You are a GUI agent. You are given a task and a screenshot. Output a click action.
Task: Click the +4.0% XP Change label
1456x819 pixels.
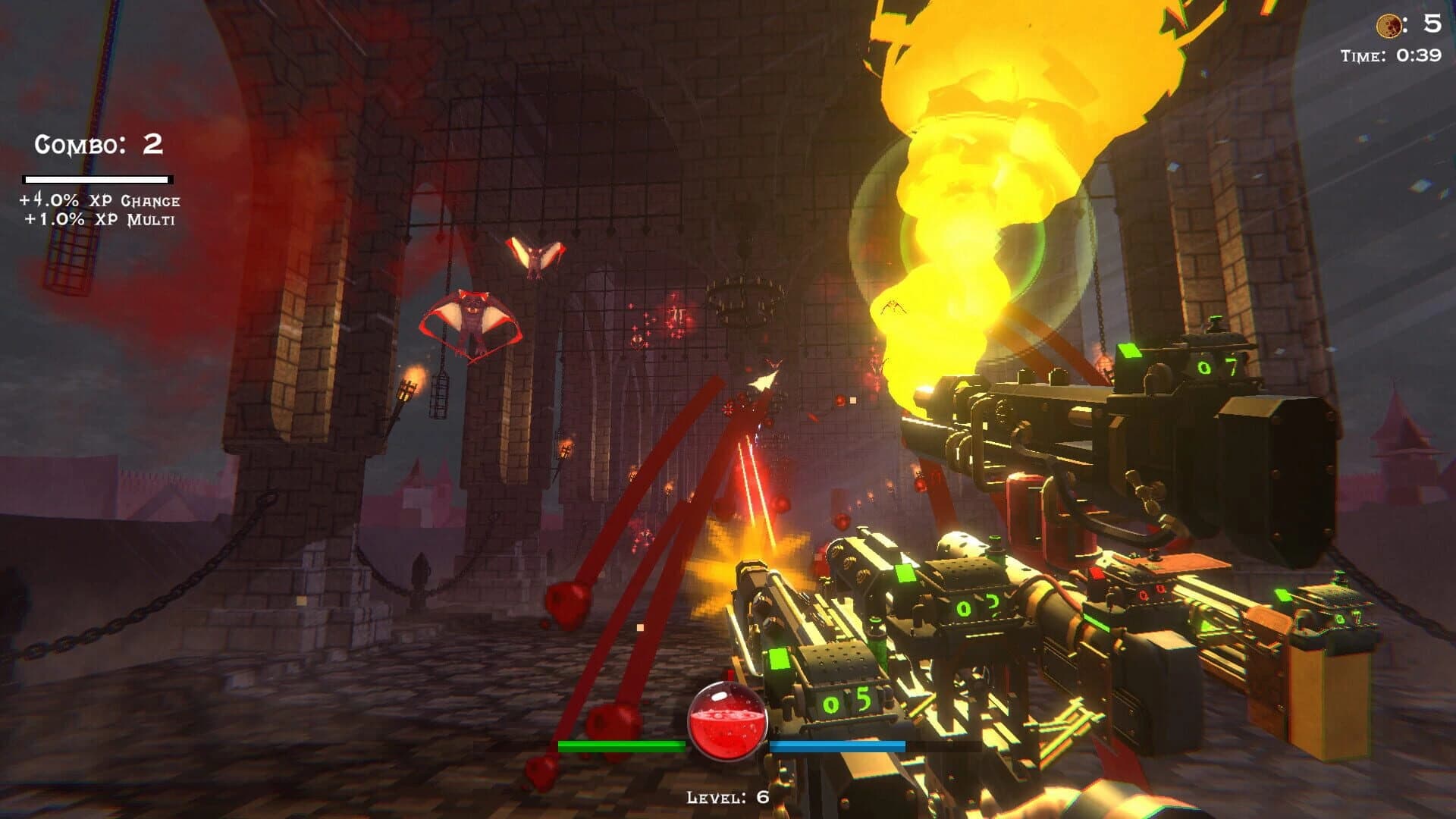pyautogui.click(x=99, y=199)
